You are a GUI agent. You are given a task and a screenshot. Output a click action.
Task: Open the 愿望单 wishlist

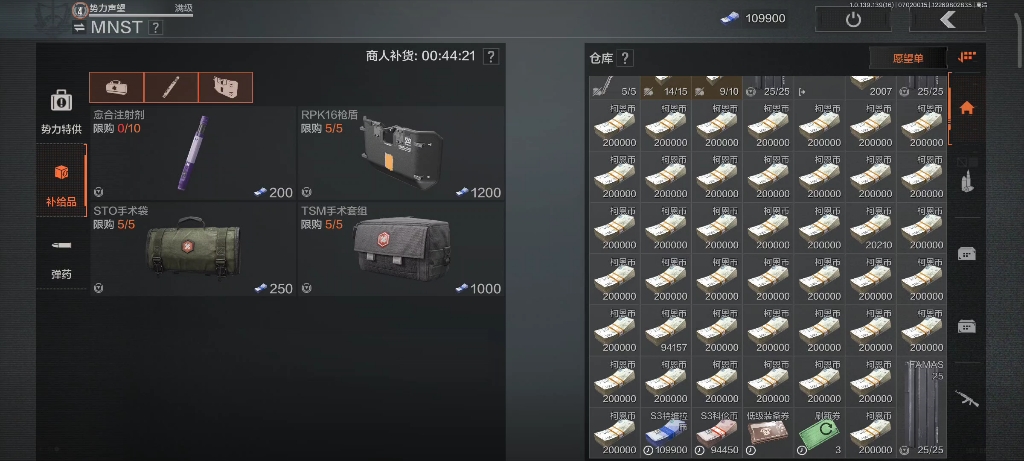(907, 59)
